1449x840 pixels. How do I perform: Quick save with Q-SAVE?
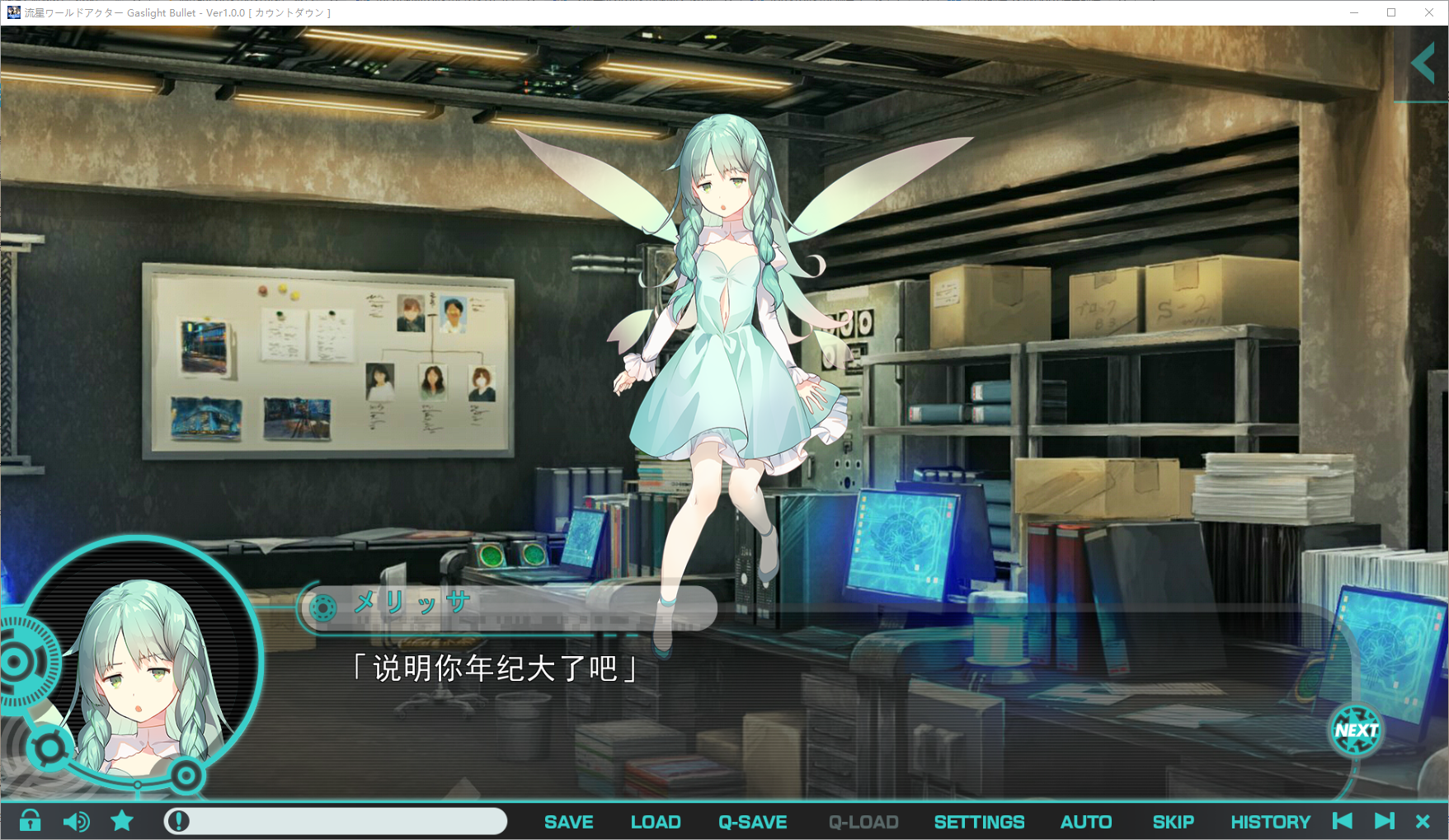[752, 822]
